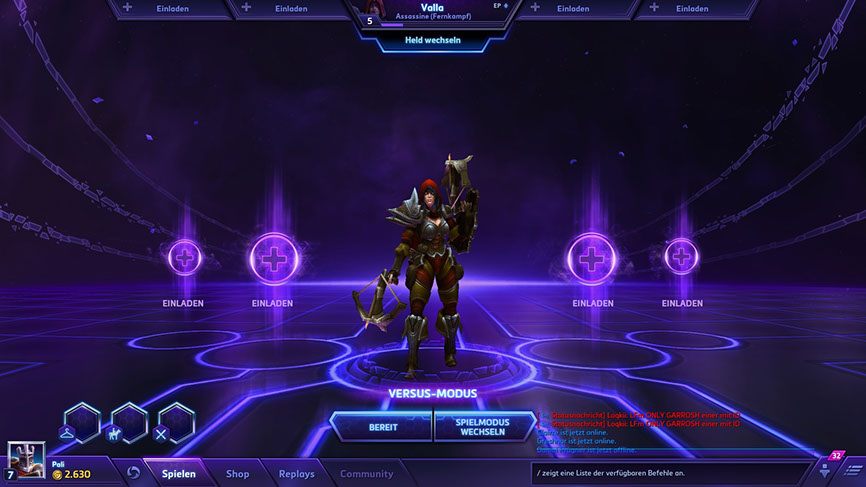Click the swirl home icon beside gold
Image resolution: width=866 pixels, height=487 pixels.
133,473
